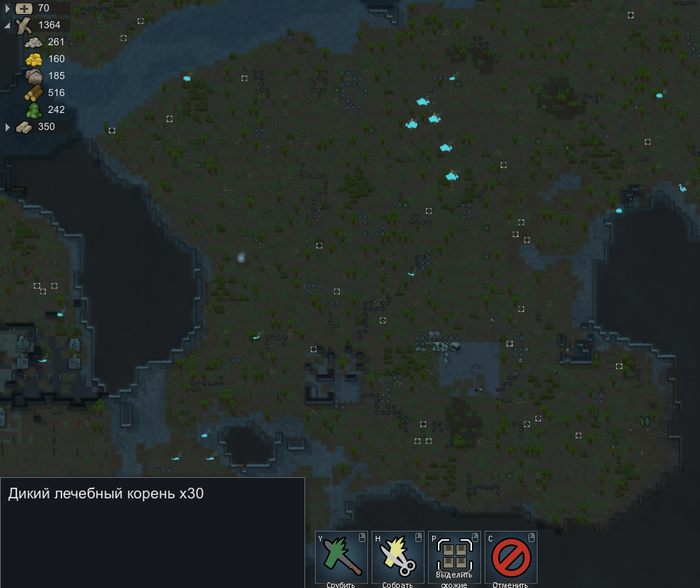Select similar with Выделить схожие
The width and height of the screenshot is (700, 588).
(454, 557)
